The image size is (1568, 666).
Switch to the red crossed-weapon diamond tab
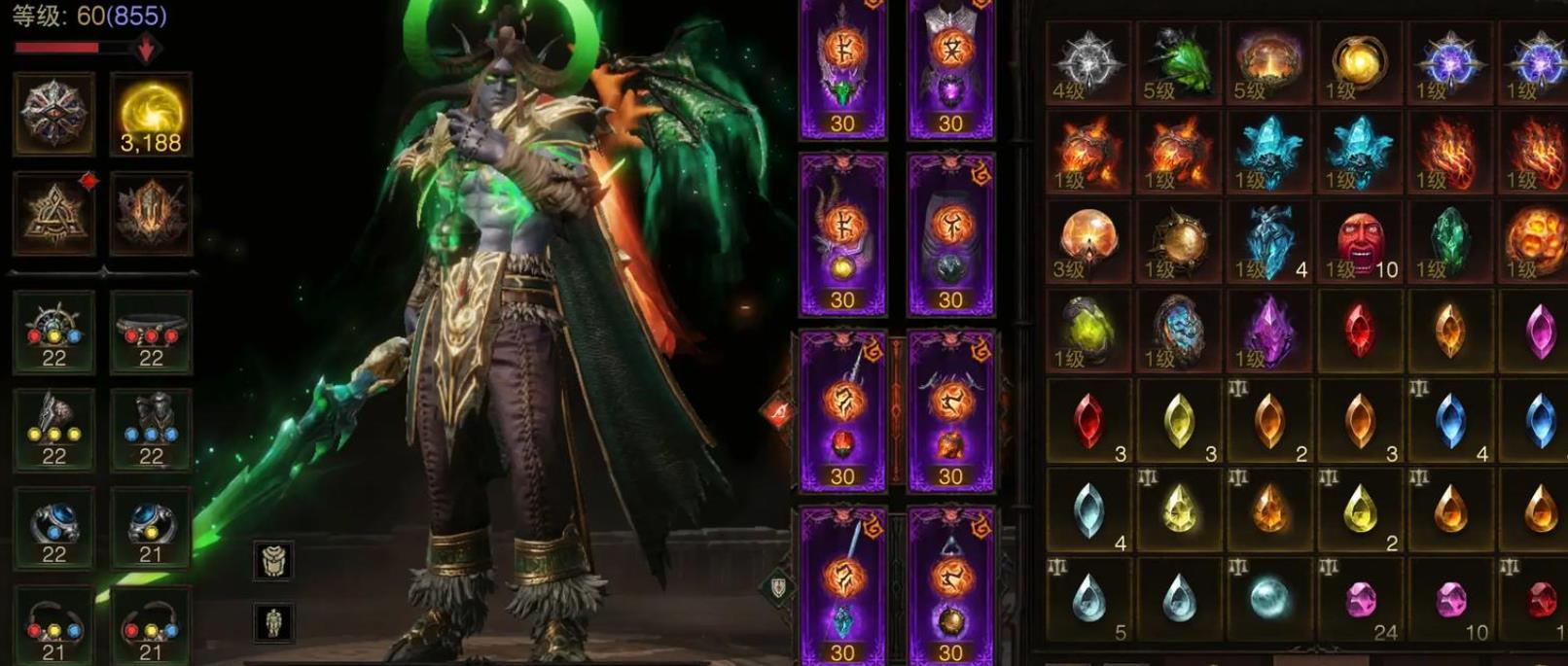tap(779, 413)
